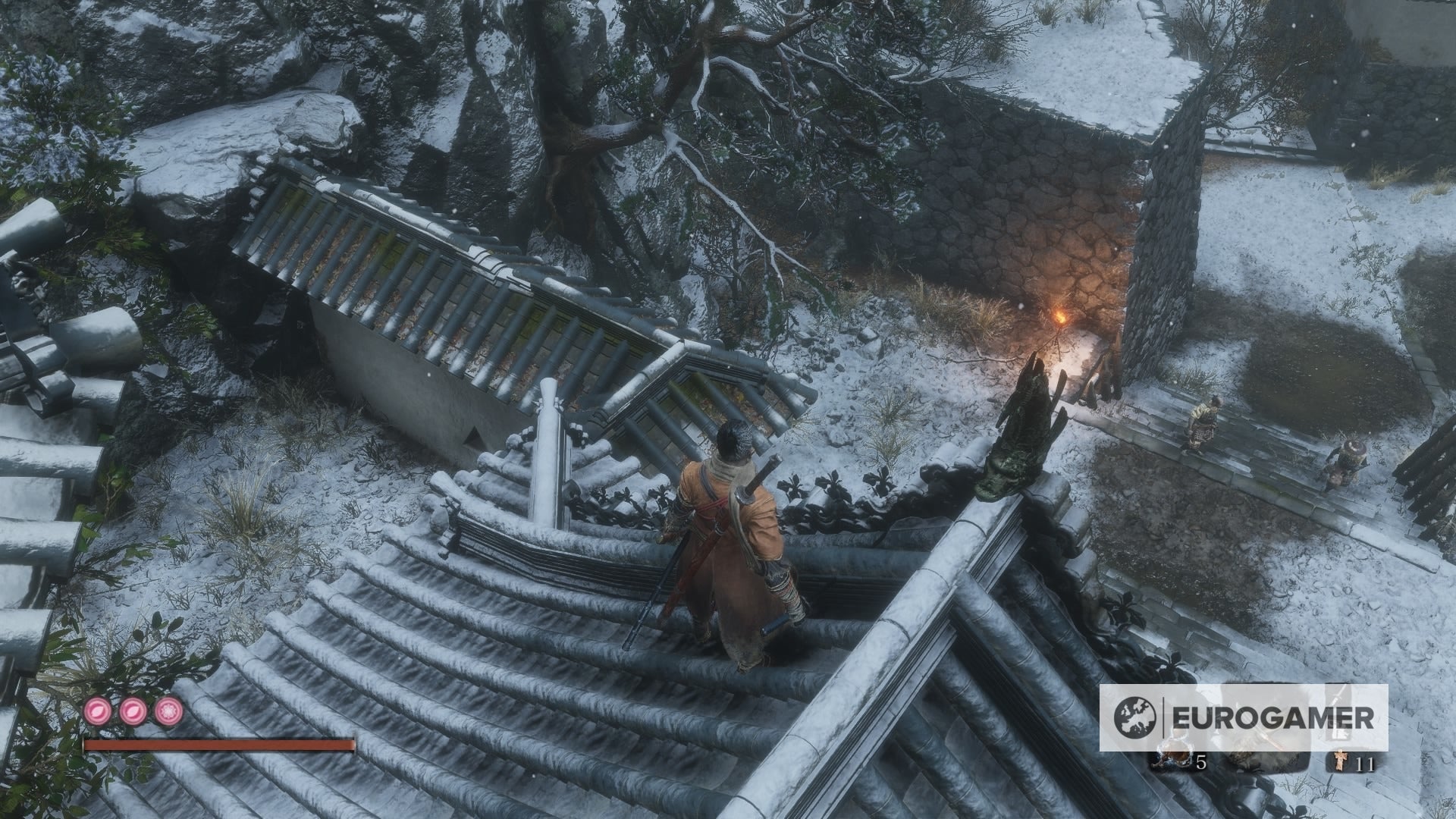Click the sen currency icon showing 11
Image resolution: width=1456 pixels, height=819 pixels.
tap(1341, 761)
